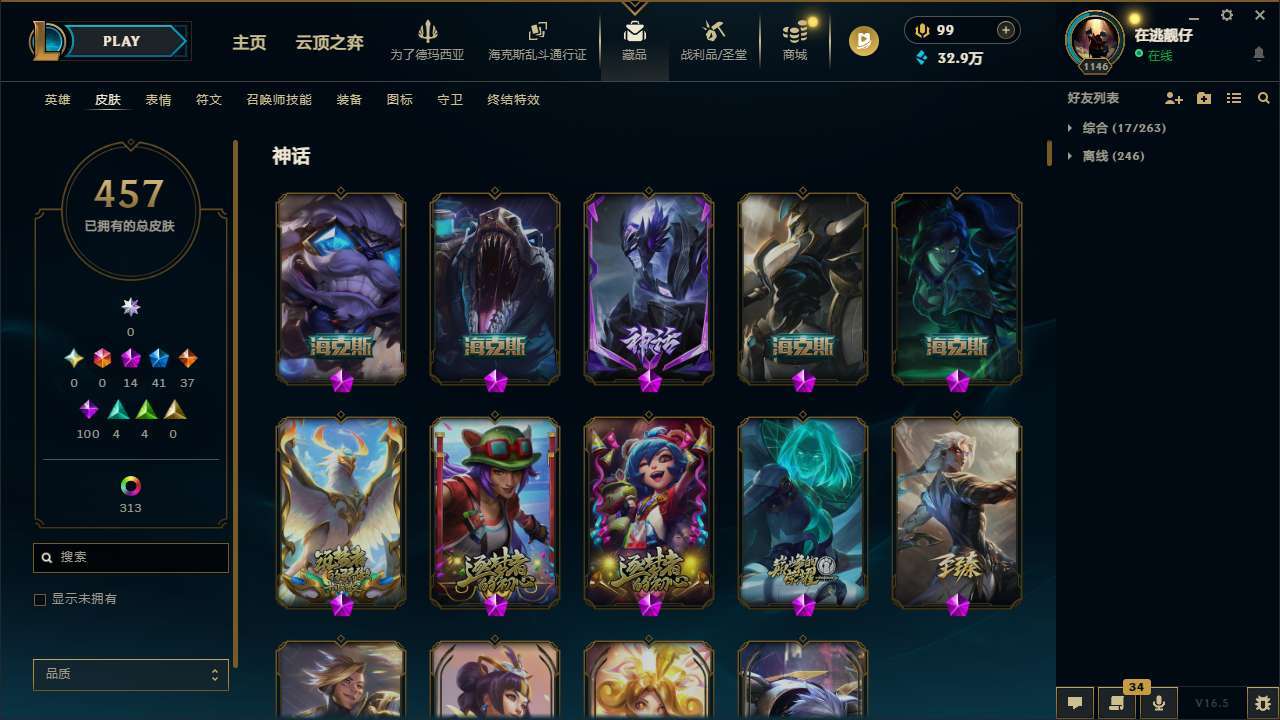Click the PLAY button
The width and height of the screenshot is (1280, 720).
tap(121, 41)
